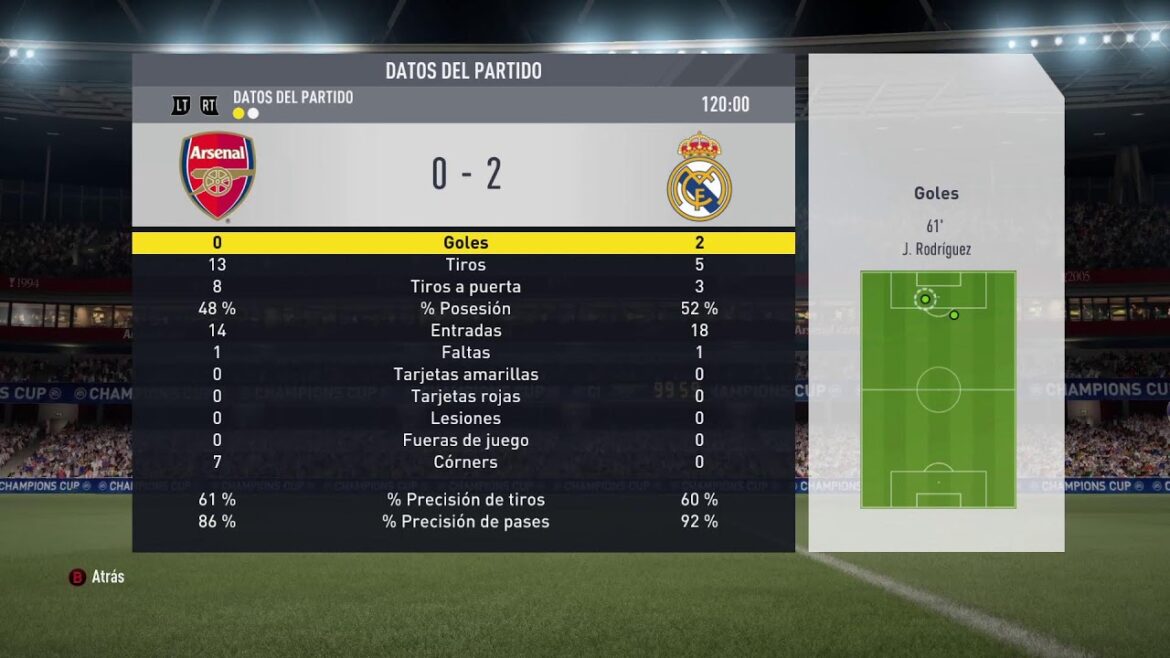Select the Tarjetas amarillas row
This screenshot has height=658, width=1170.
coord(465,375)
